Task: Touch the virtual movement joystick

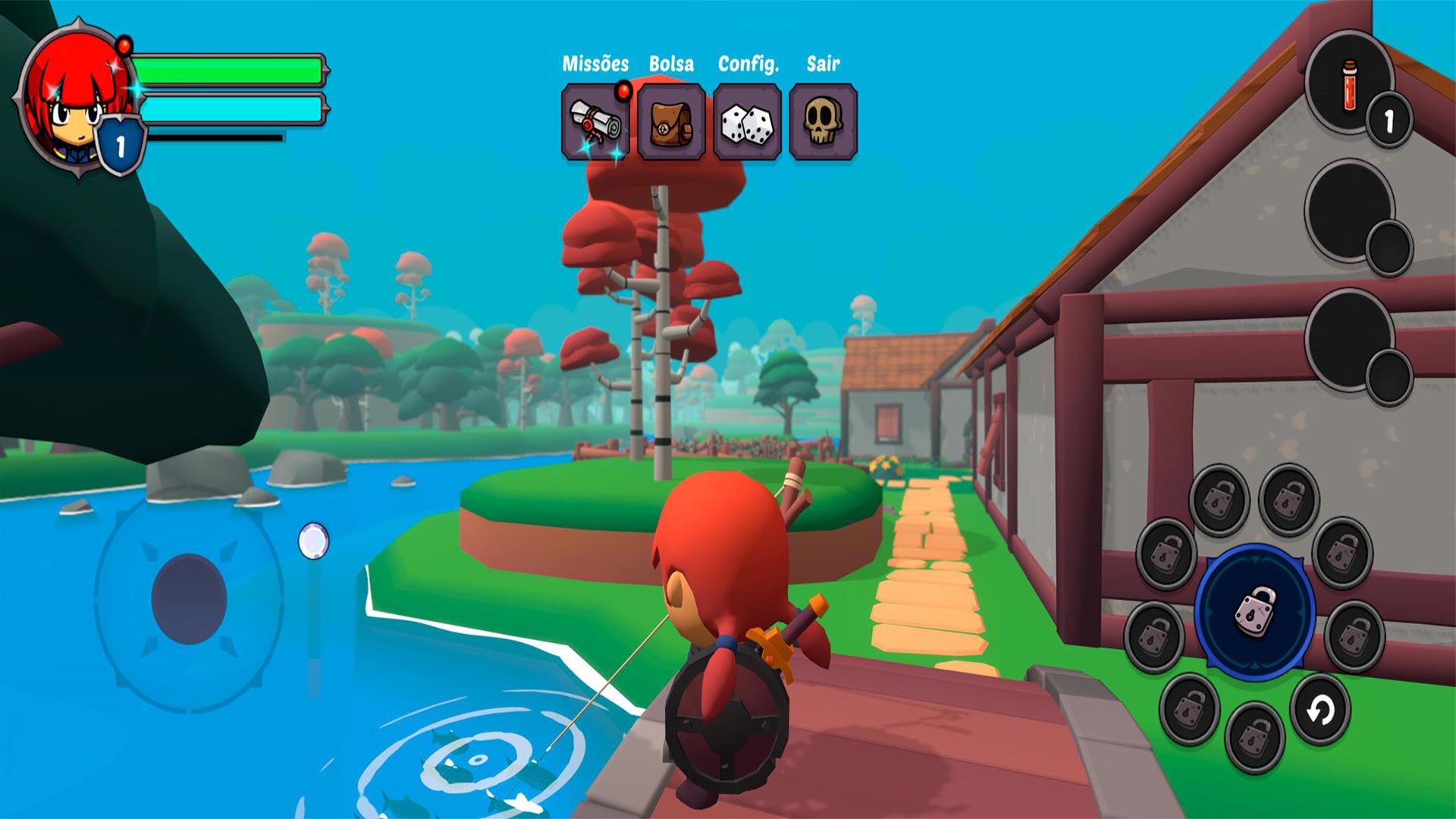Action: click(x=189, y=599)
